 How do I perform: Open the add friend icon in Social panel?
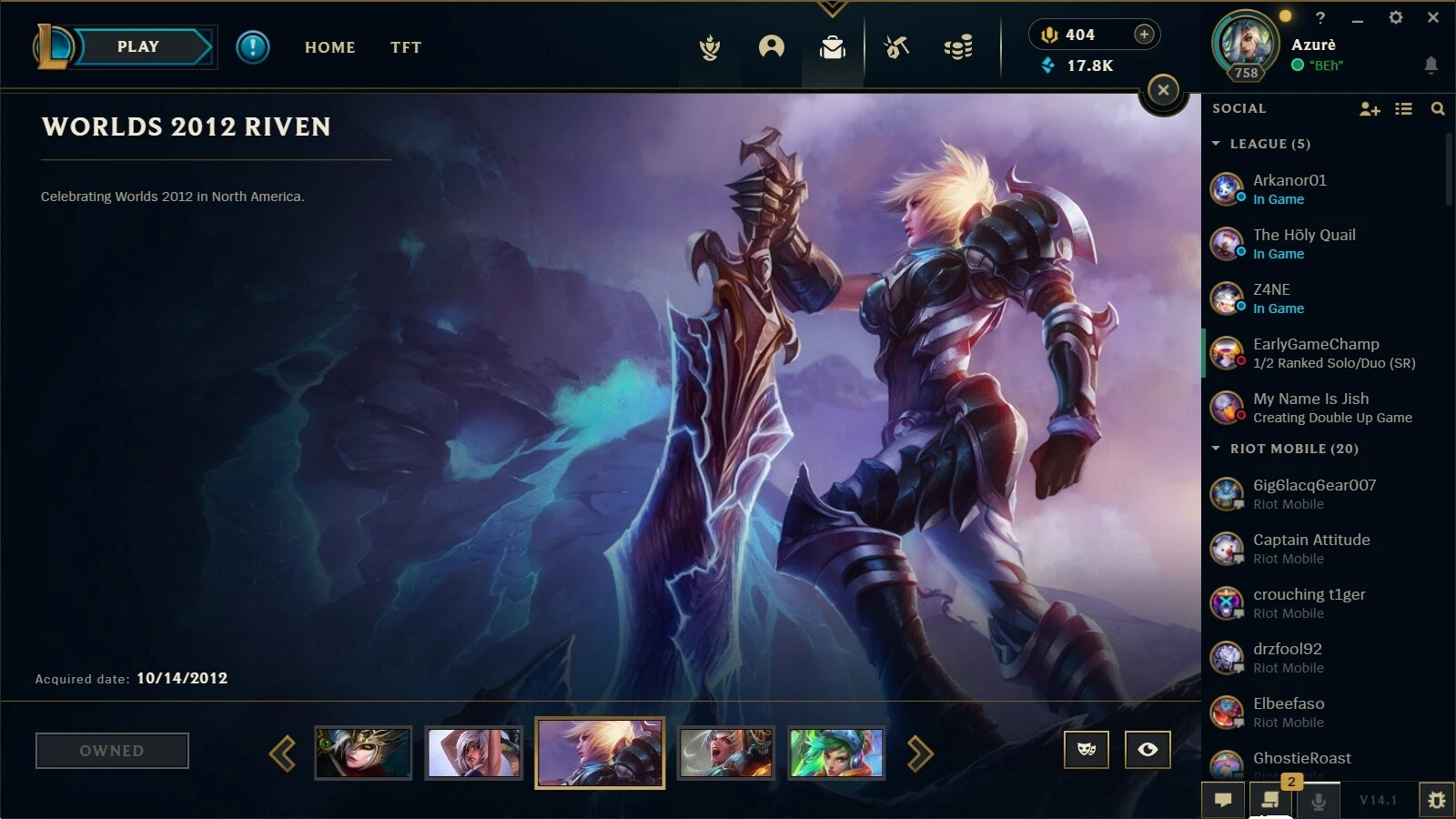tap(1369, 108)
